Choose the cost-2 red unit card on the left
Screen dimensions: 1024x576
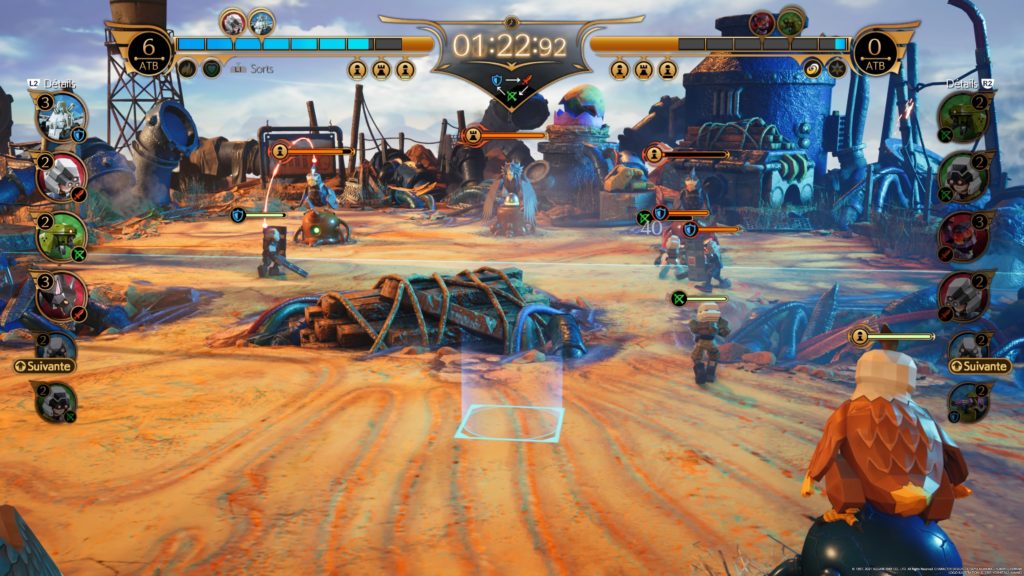point(60,176)
